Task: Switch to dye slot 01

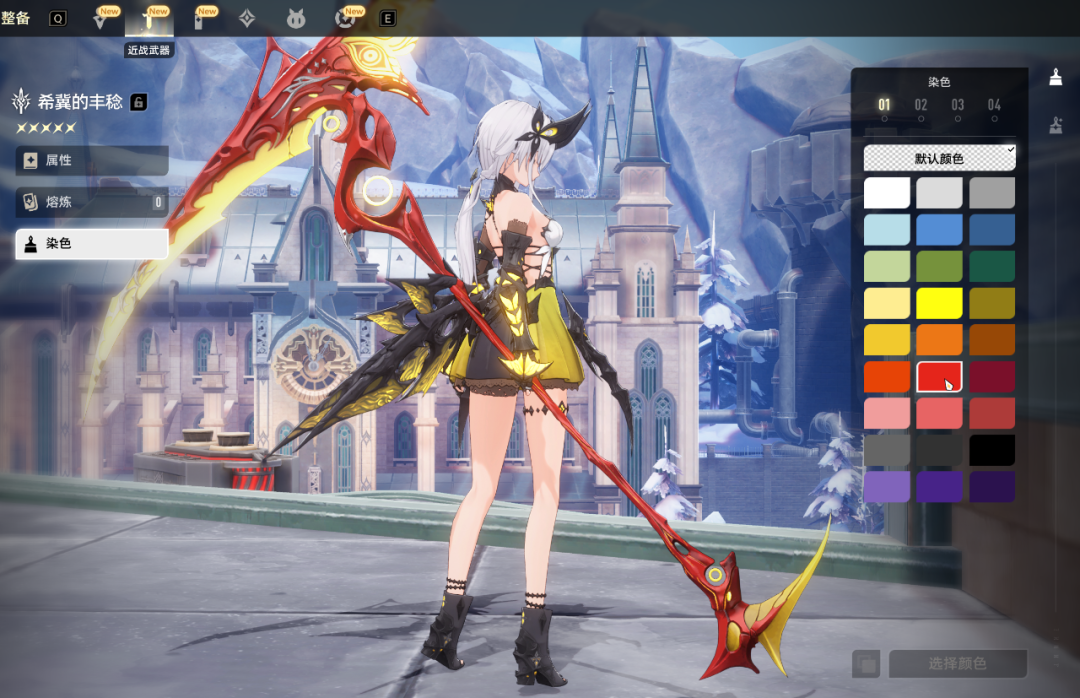Action: [884, 105]
